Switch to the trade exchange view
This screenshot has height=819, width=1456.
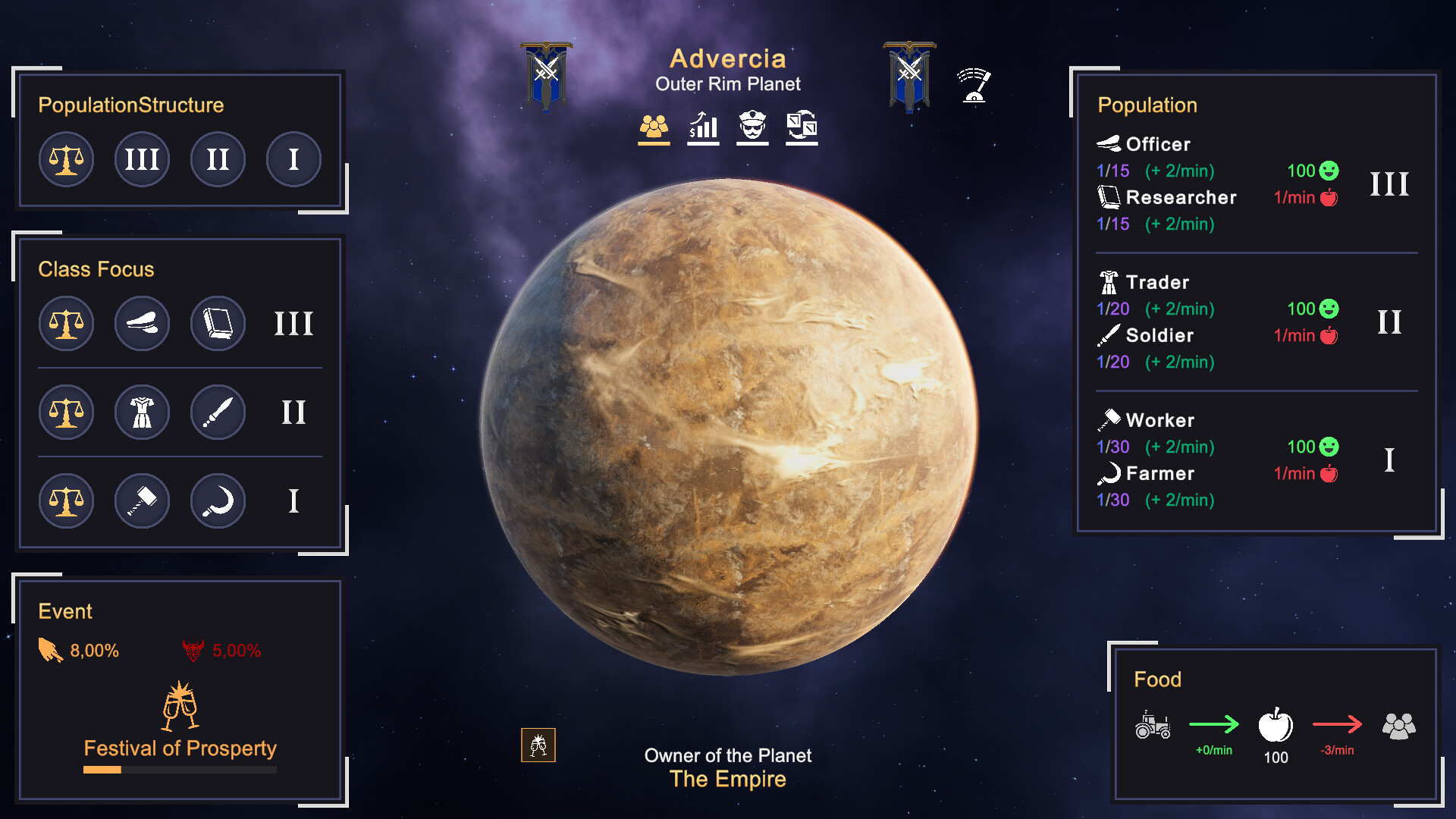(x=801, y=127)
